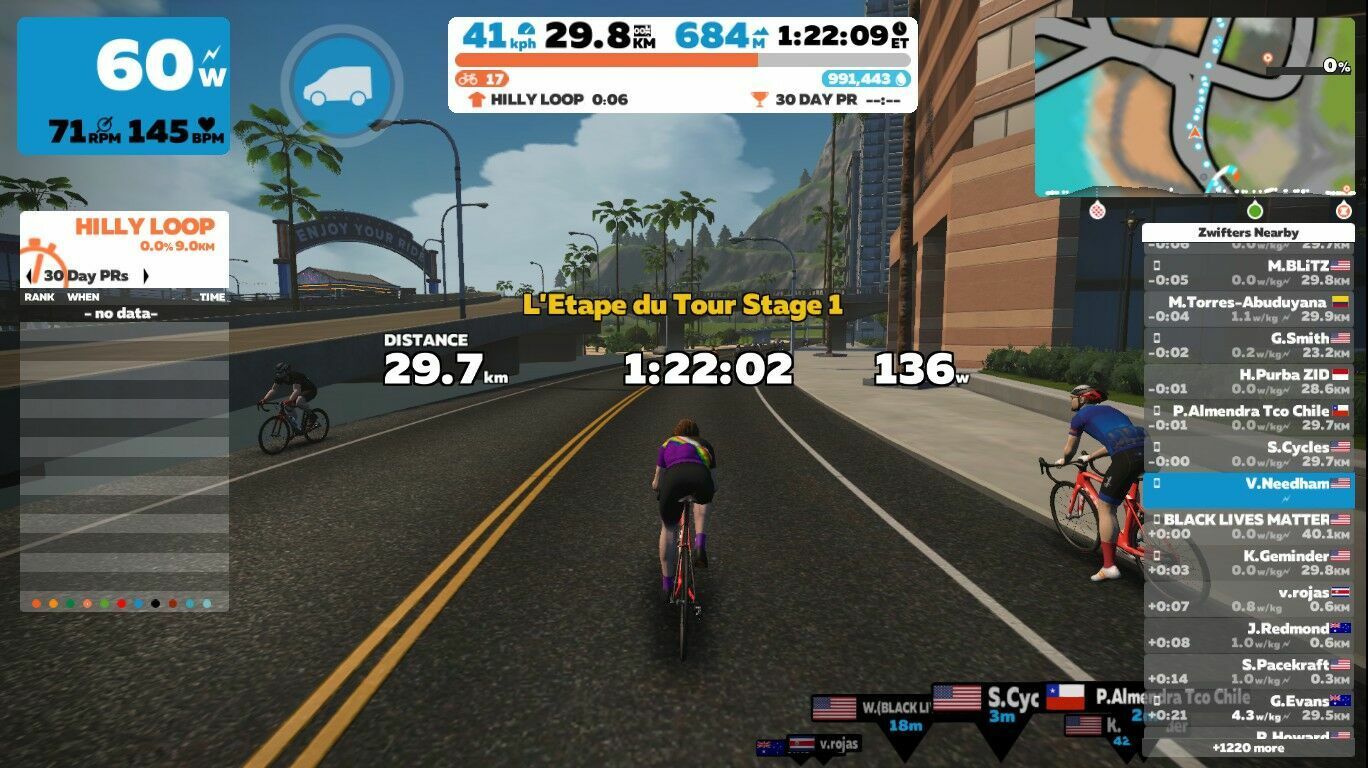Click the minimap
Image resolution: width=1368 pixels, height=768 pixels.
click(1194, 106)
